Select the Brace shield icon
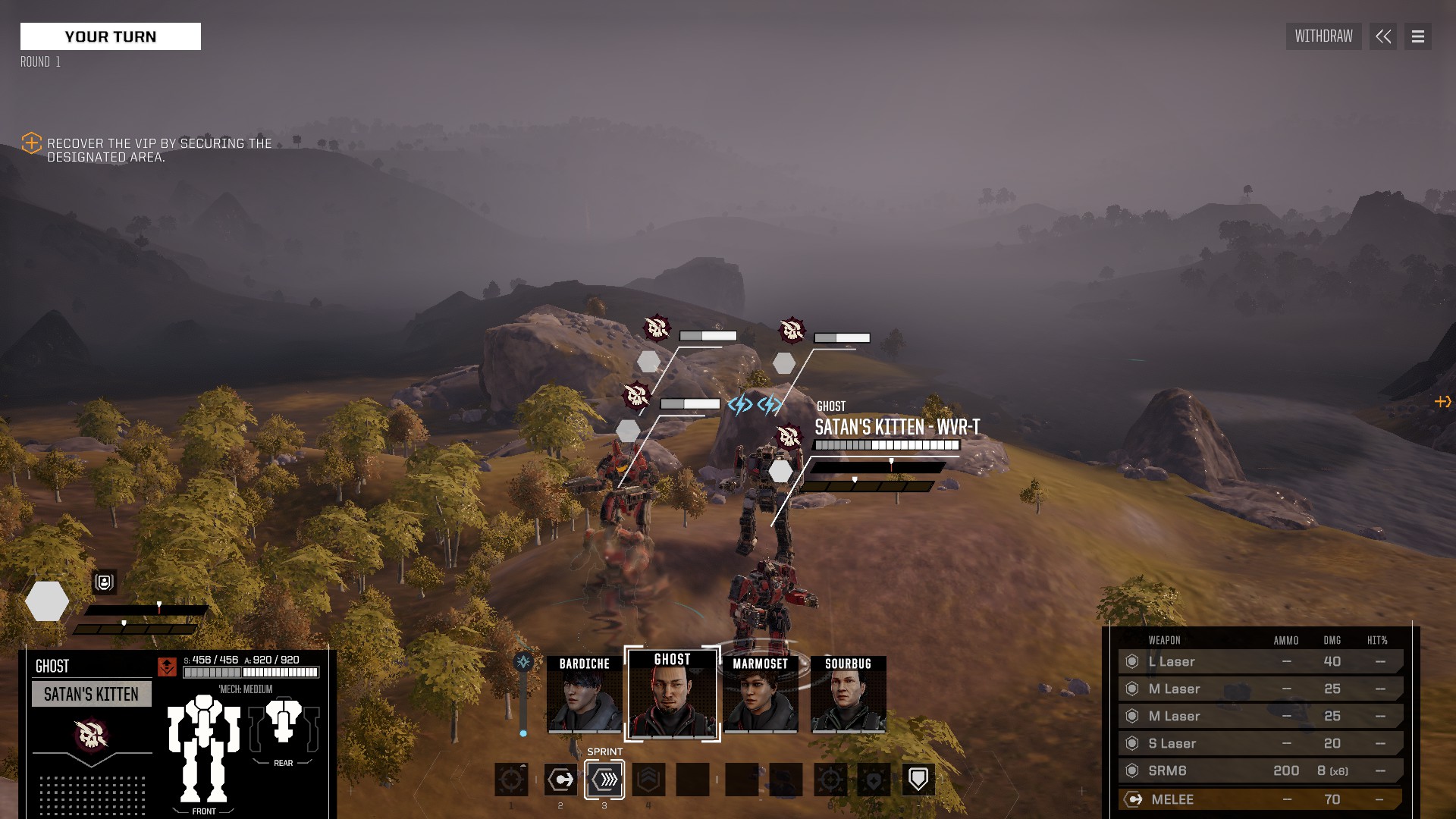The image size is (1456, 819). (x=920, y=779)
